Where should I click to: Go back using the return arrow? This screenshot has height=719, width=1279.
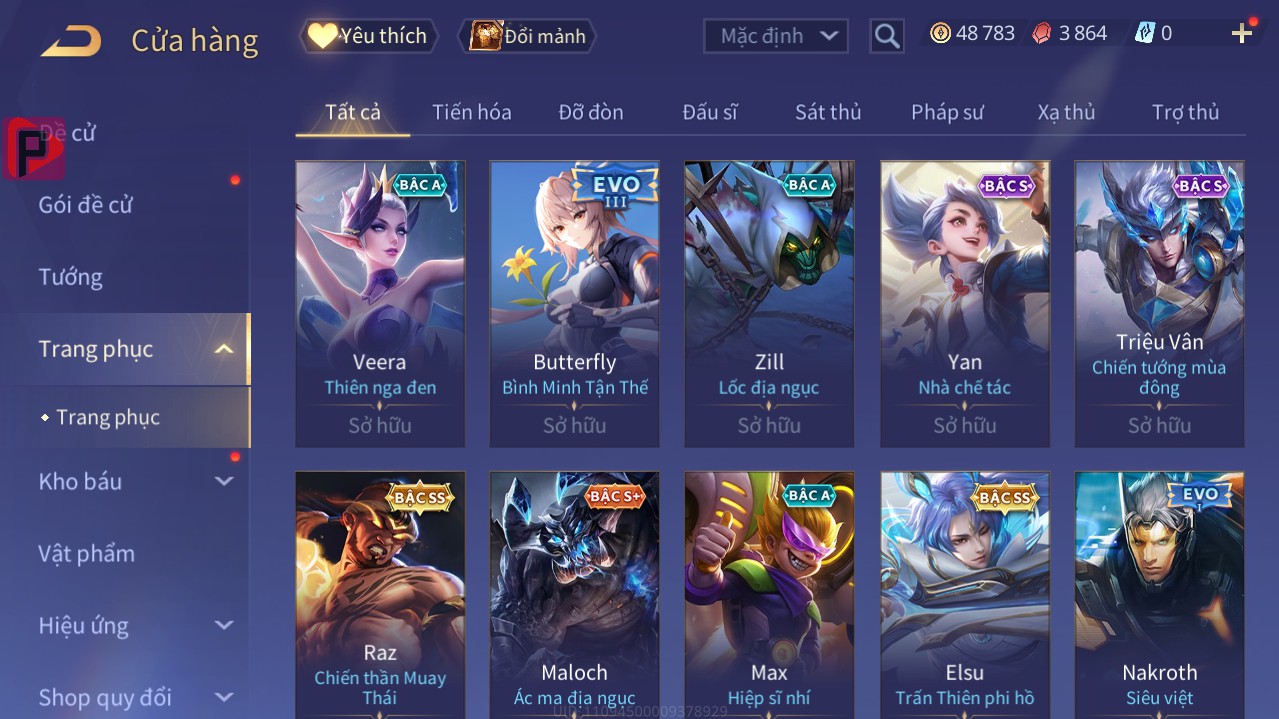(71, 41)
